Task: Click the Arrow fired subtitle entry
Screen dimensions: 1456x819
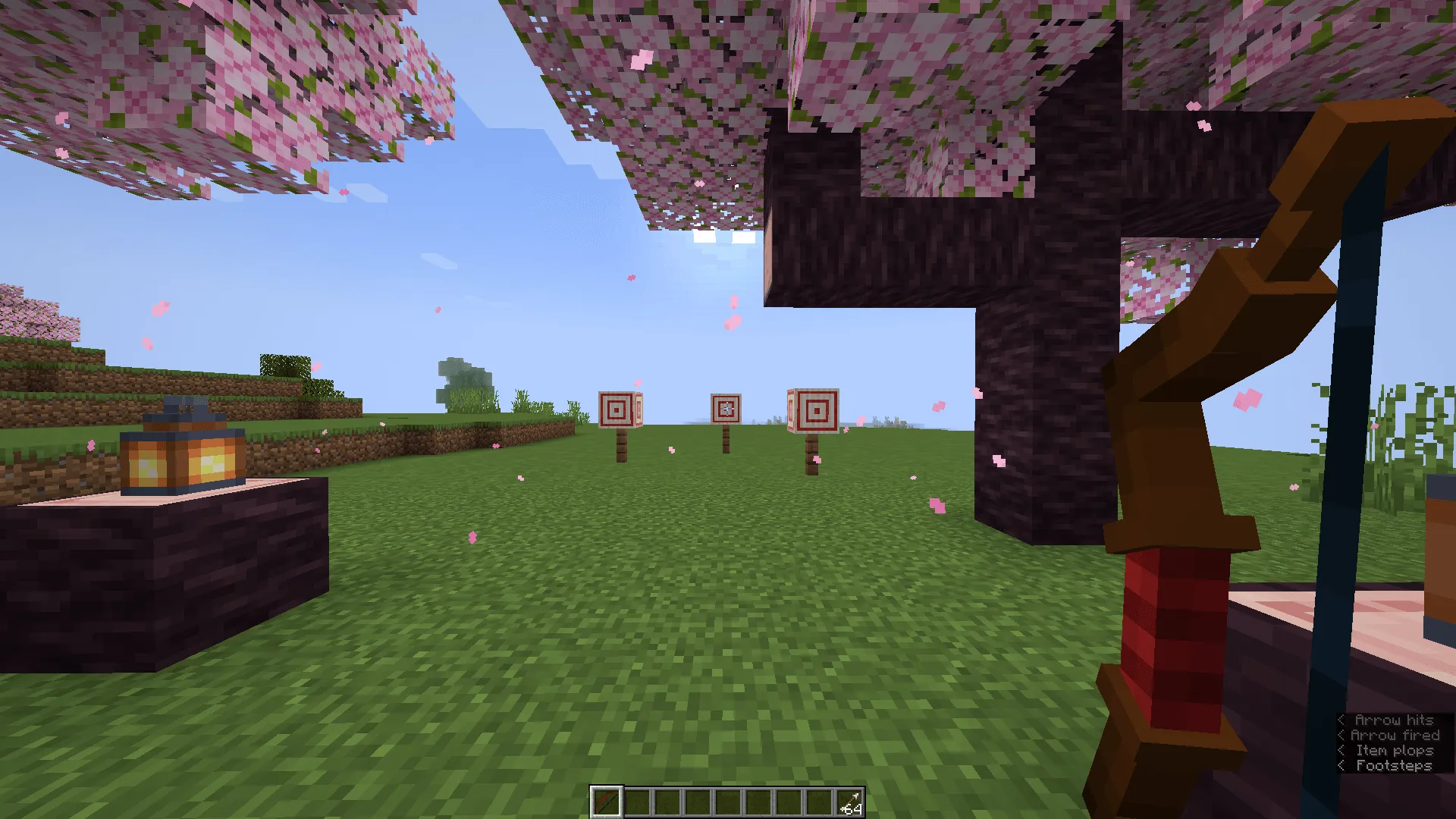Action: pyautogui.click(x=1395, y=735)
